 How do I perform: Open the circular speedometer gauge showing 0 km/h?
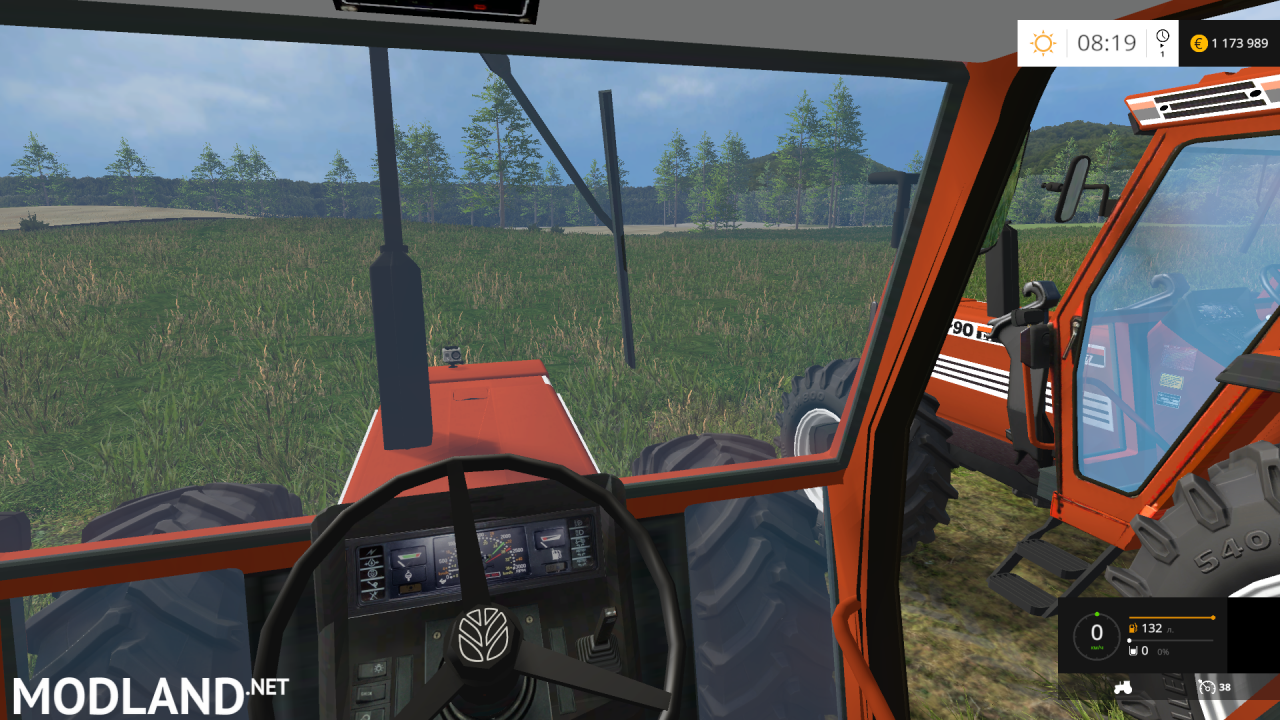coord(1096,635)
